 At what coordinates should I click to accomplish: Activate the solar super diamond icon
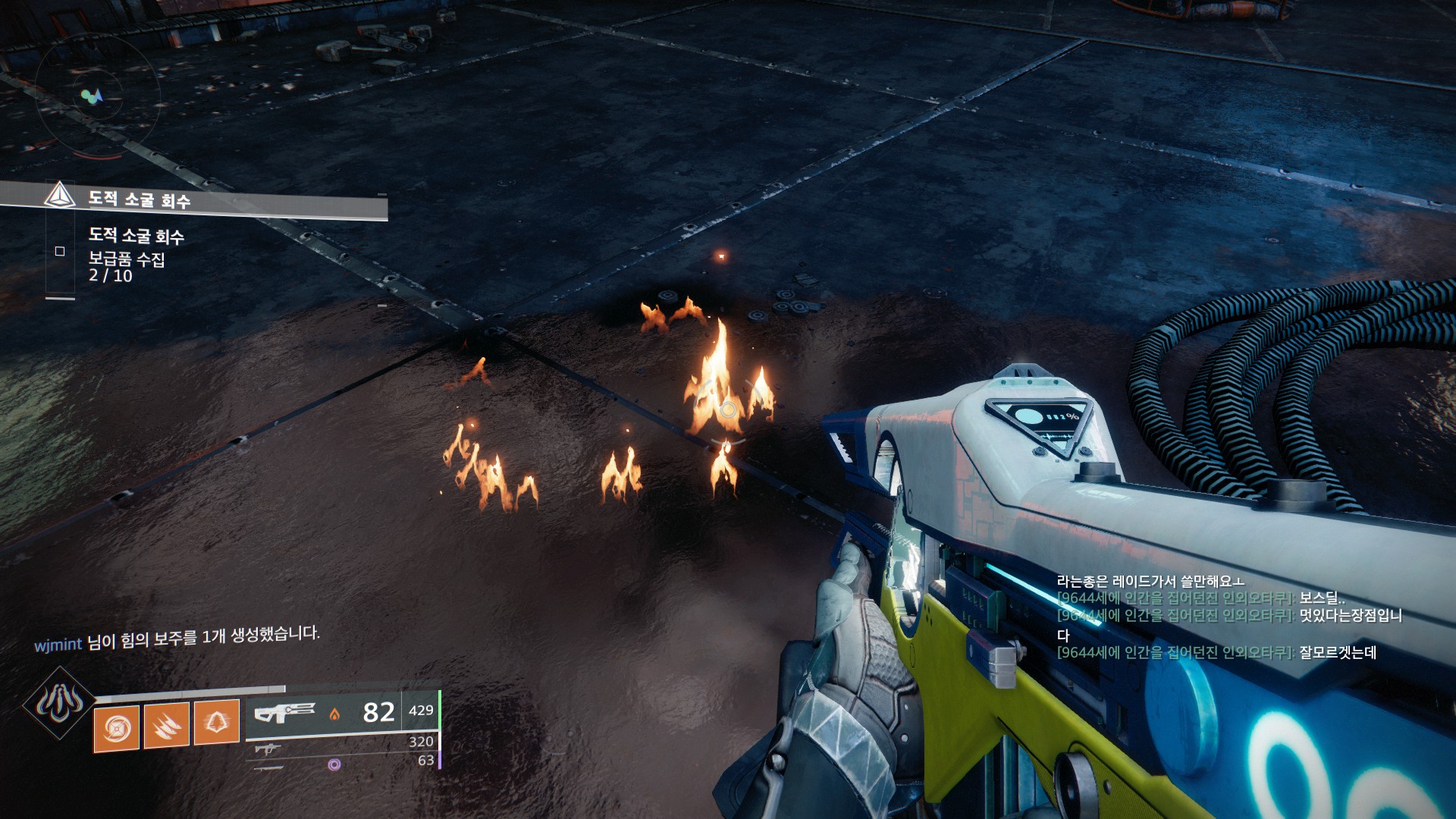pyautogui.click(x=59, y=704)
